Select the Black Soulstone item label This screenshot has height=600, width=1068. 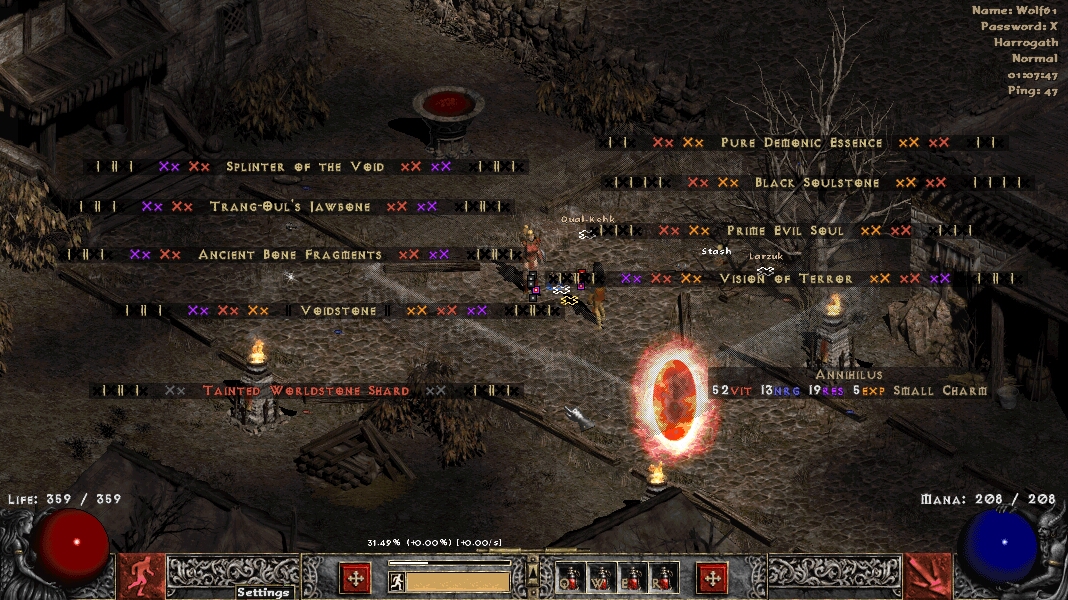coord(817,183)
